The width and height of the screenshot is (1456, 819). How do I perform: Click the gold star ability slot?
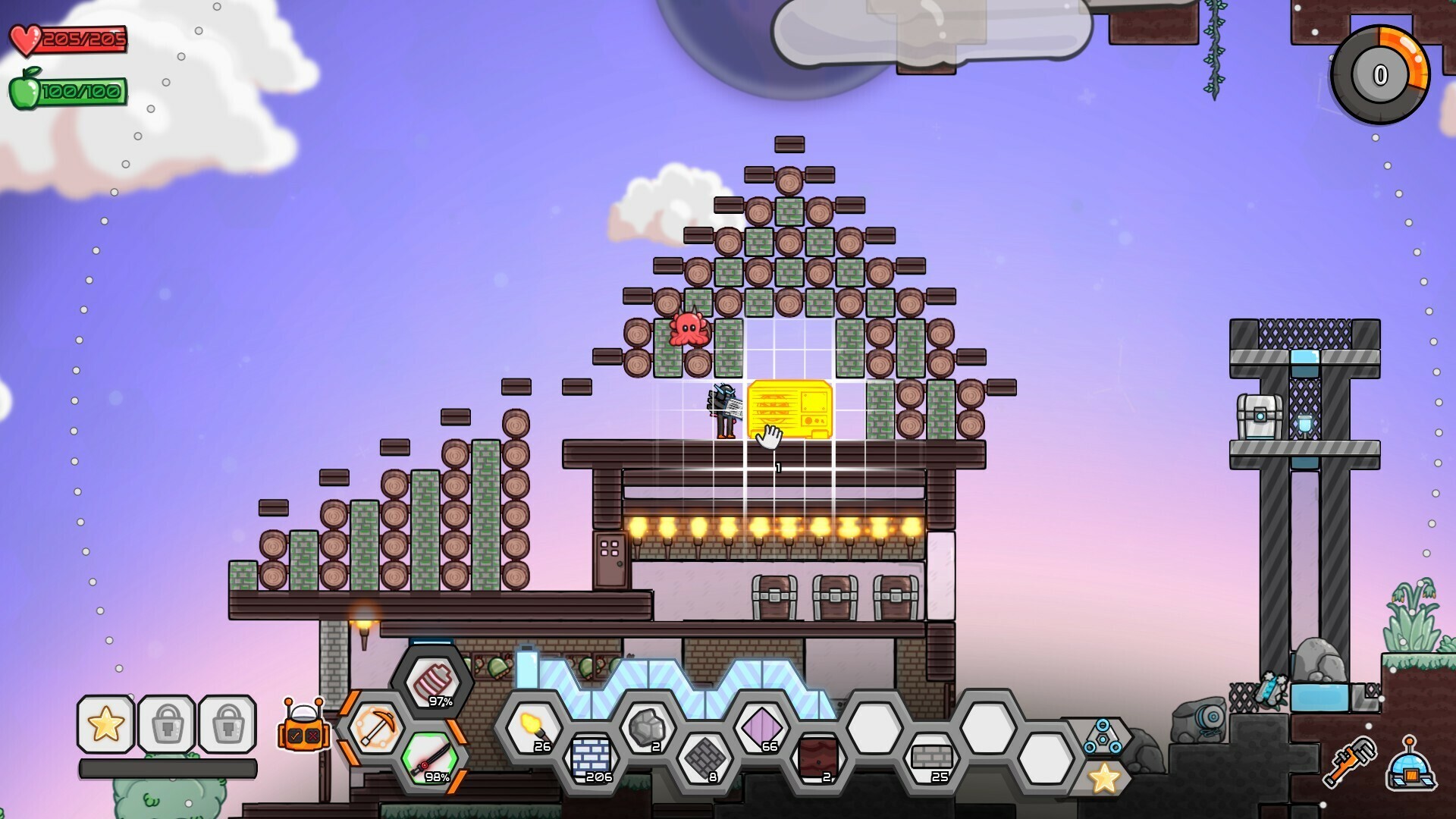coord(106,724)
